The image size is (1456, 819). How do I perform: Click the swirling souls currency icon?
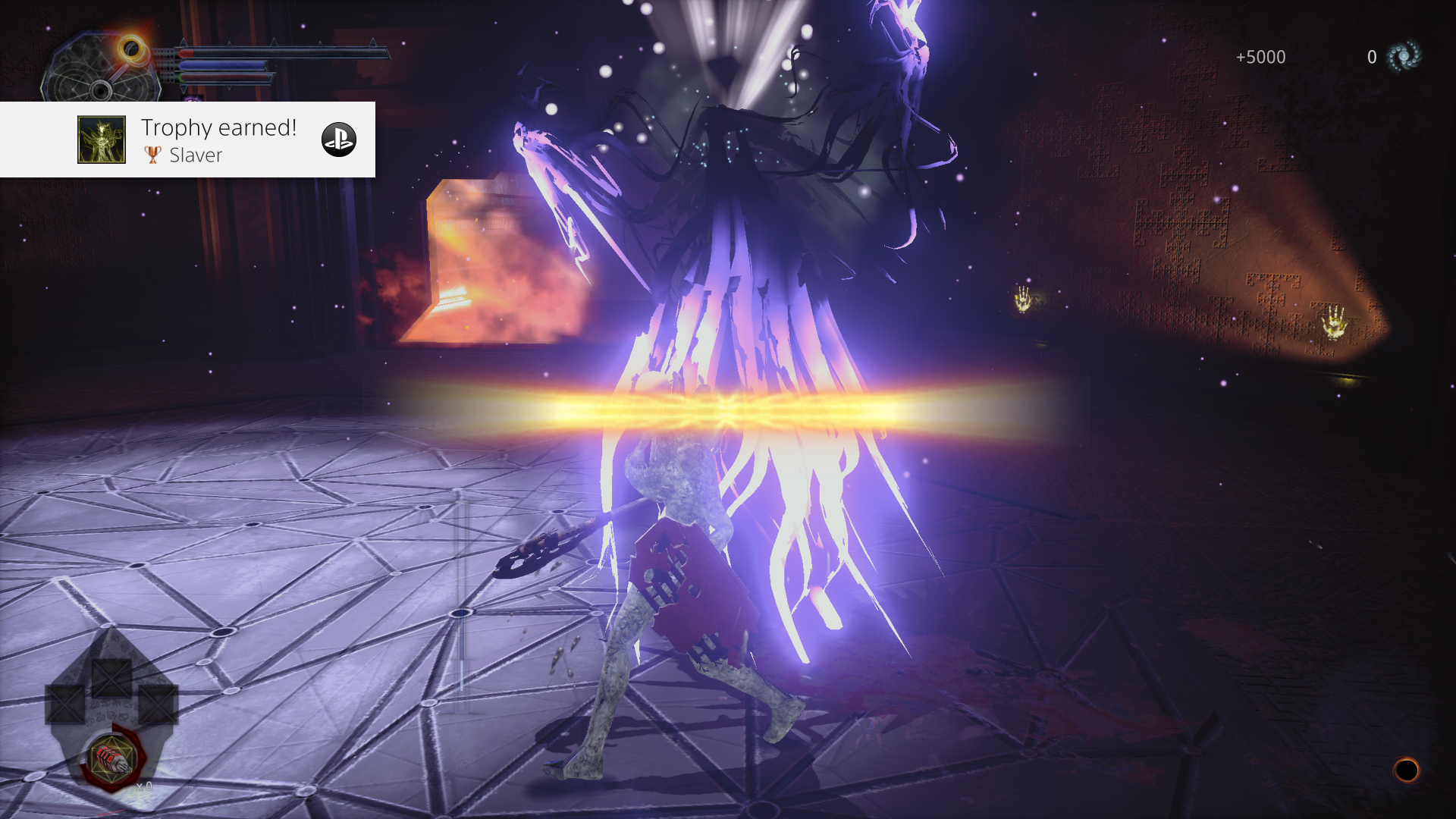tap(1404, 57)
